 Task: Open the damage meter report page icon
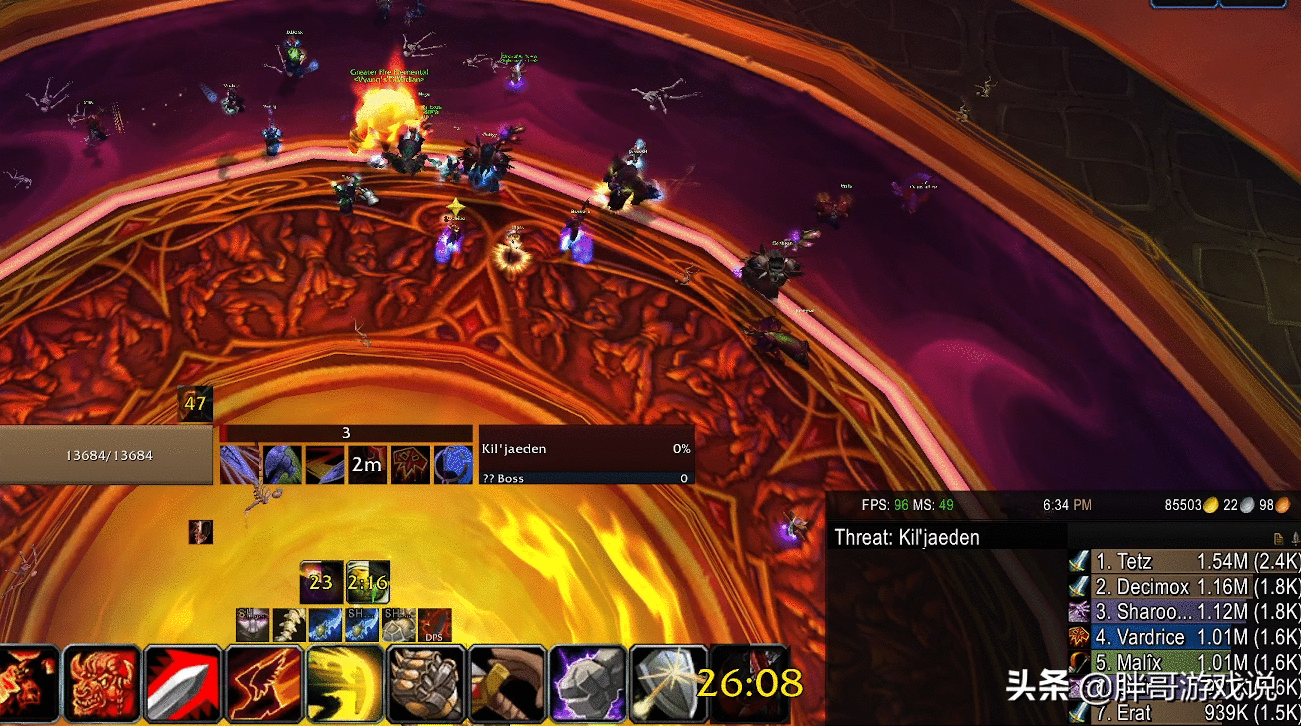(x=1279, y=538)
